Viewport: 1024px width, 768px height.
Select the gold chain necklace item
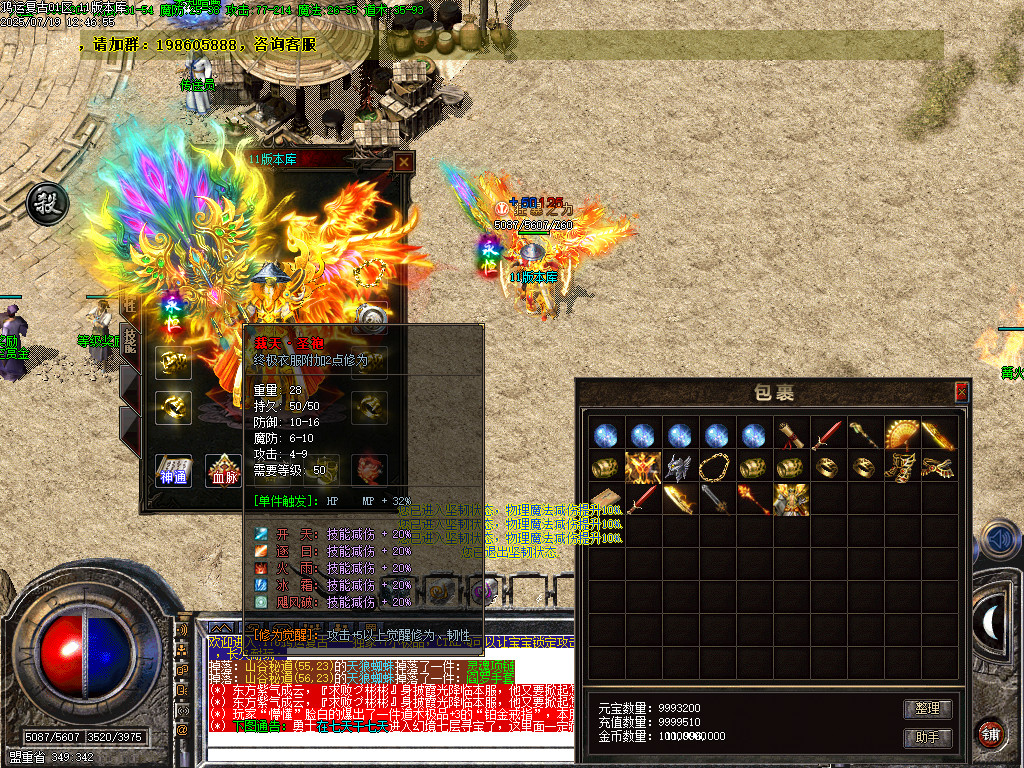716,467
